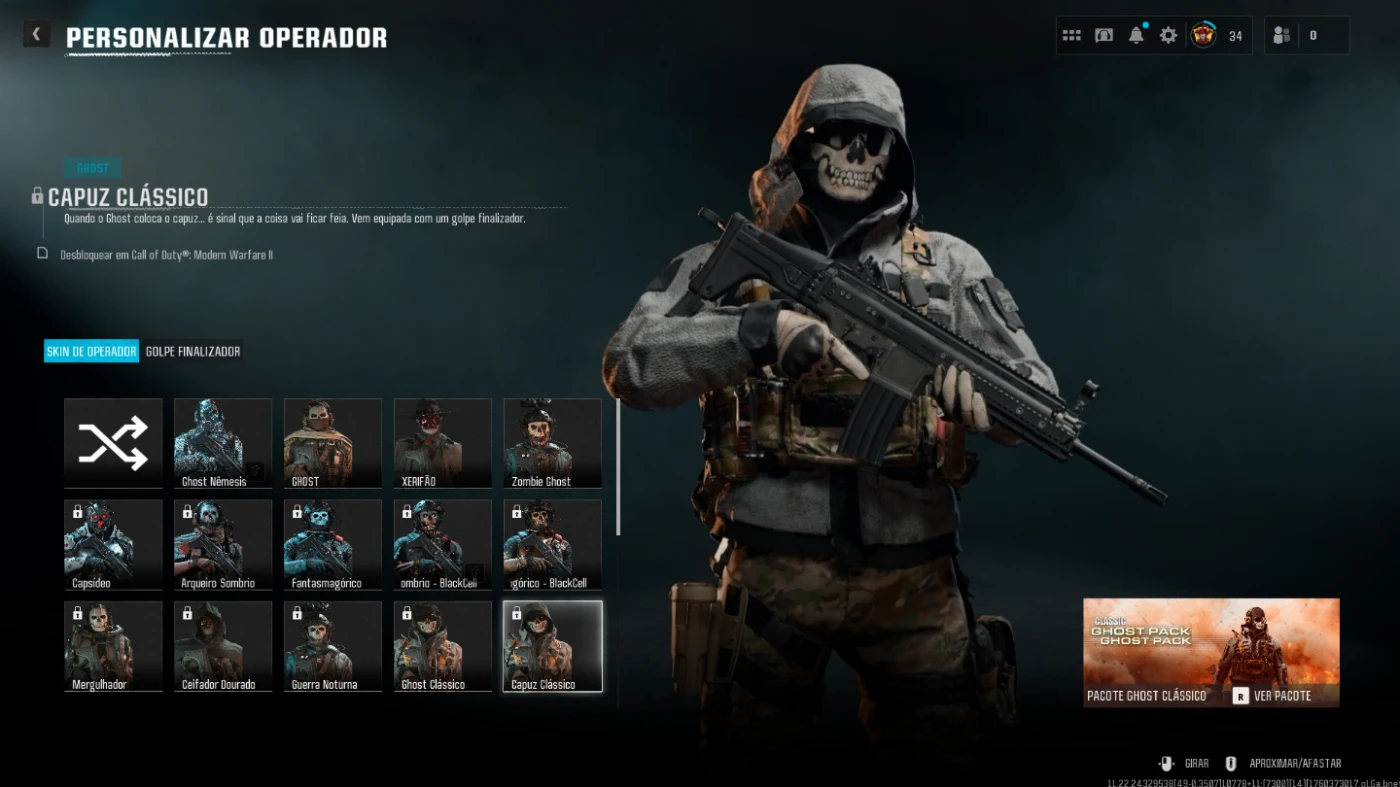Open the Pacote Ghost Clássico bundle banner
Viewport: 1400px width, 787px height.
pyautogui.click(x=1211, y=652)
